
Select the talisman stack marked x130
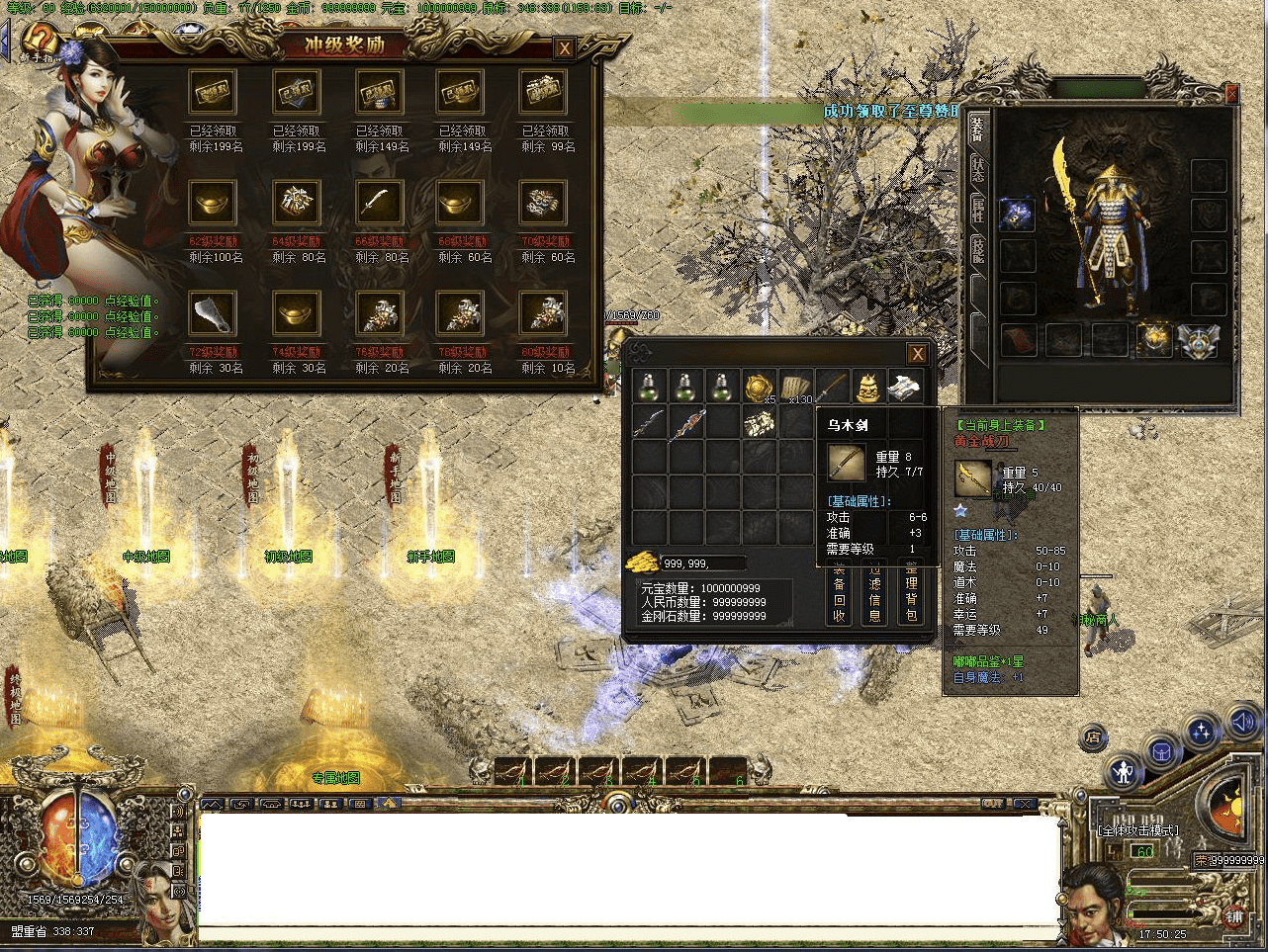(795, 387)
